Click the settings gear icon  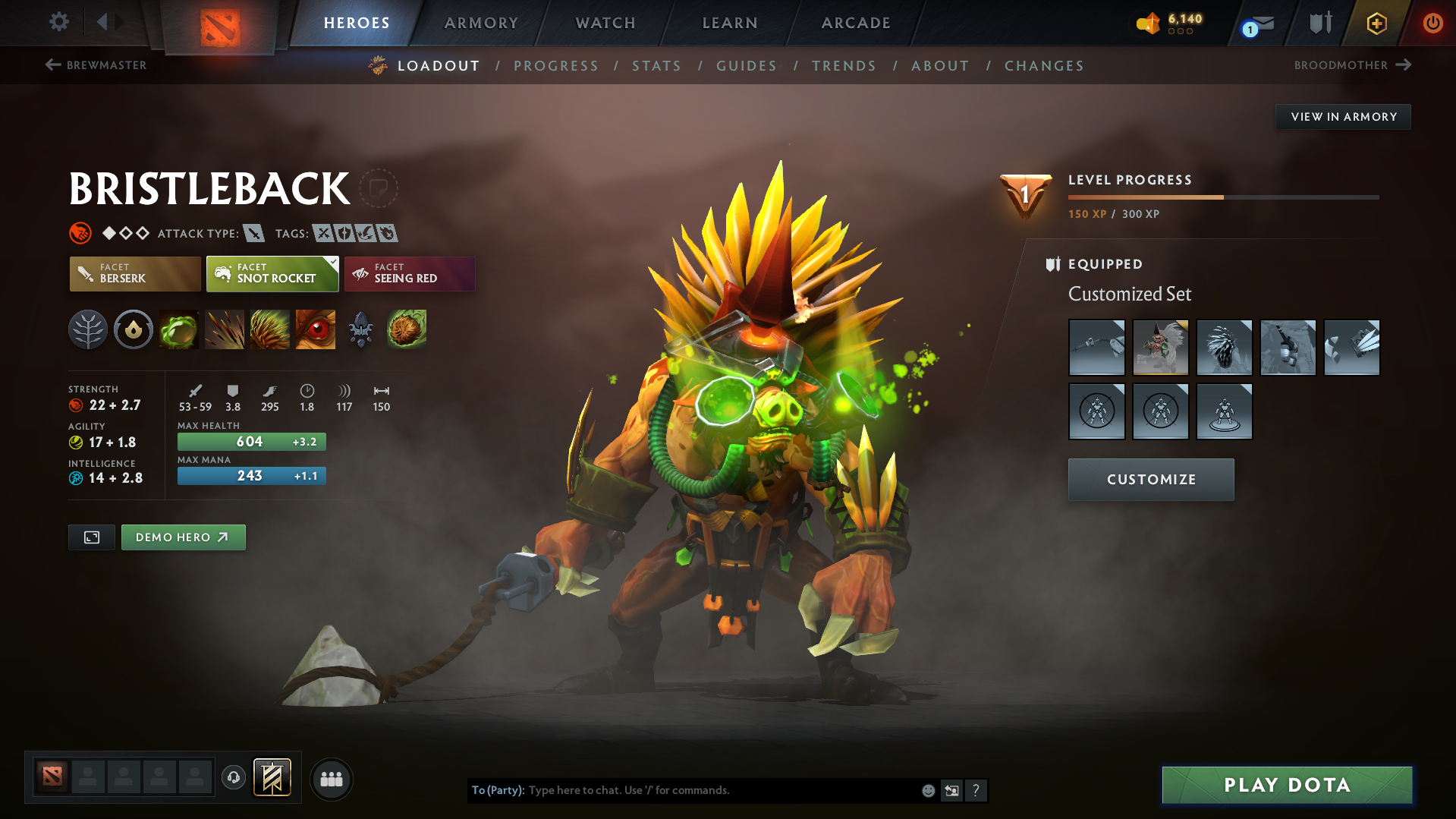[58, 22]
